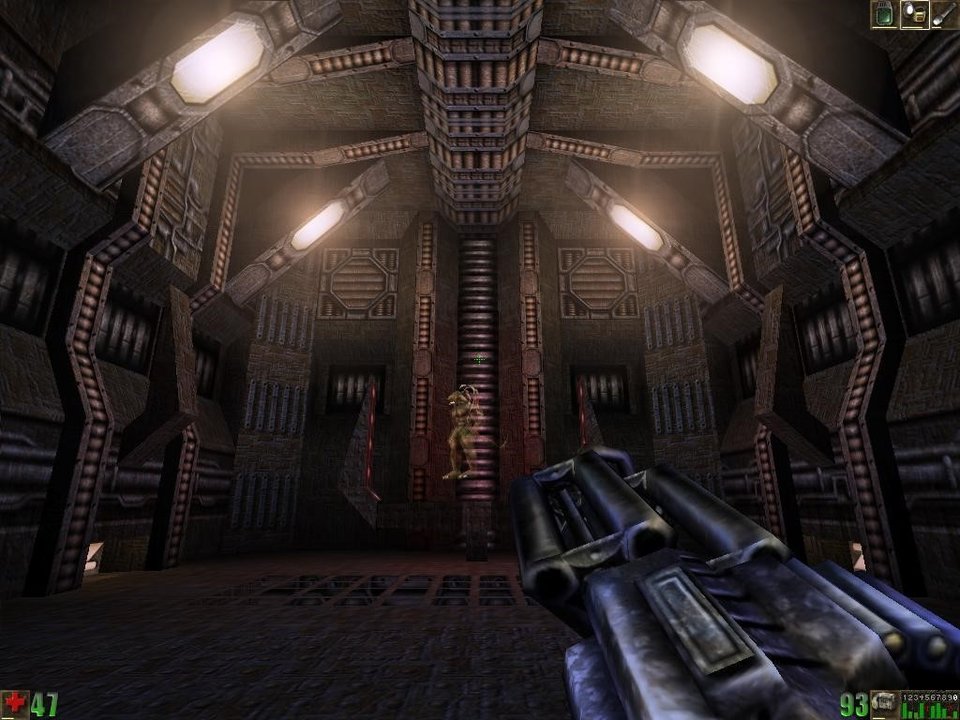Click the numbered weapon slots ammo panel
Image resolution: width=960 pixels, height=720 pixels.
pyautogui.click(x=929, y=704)
